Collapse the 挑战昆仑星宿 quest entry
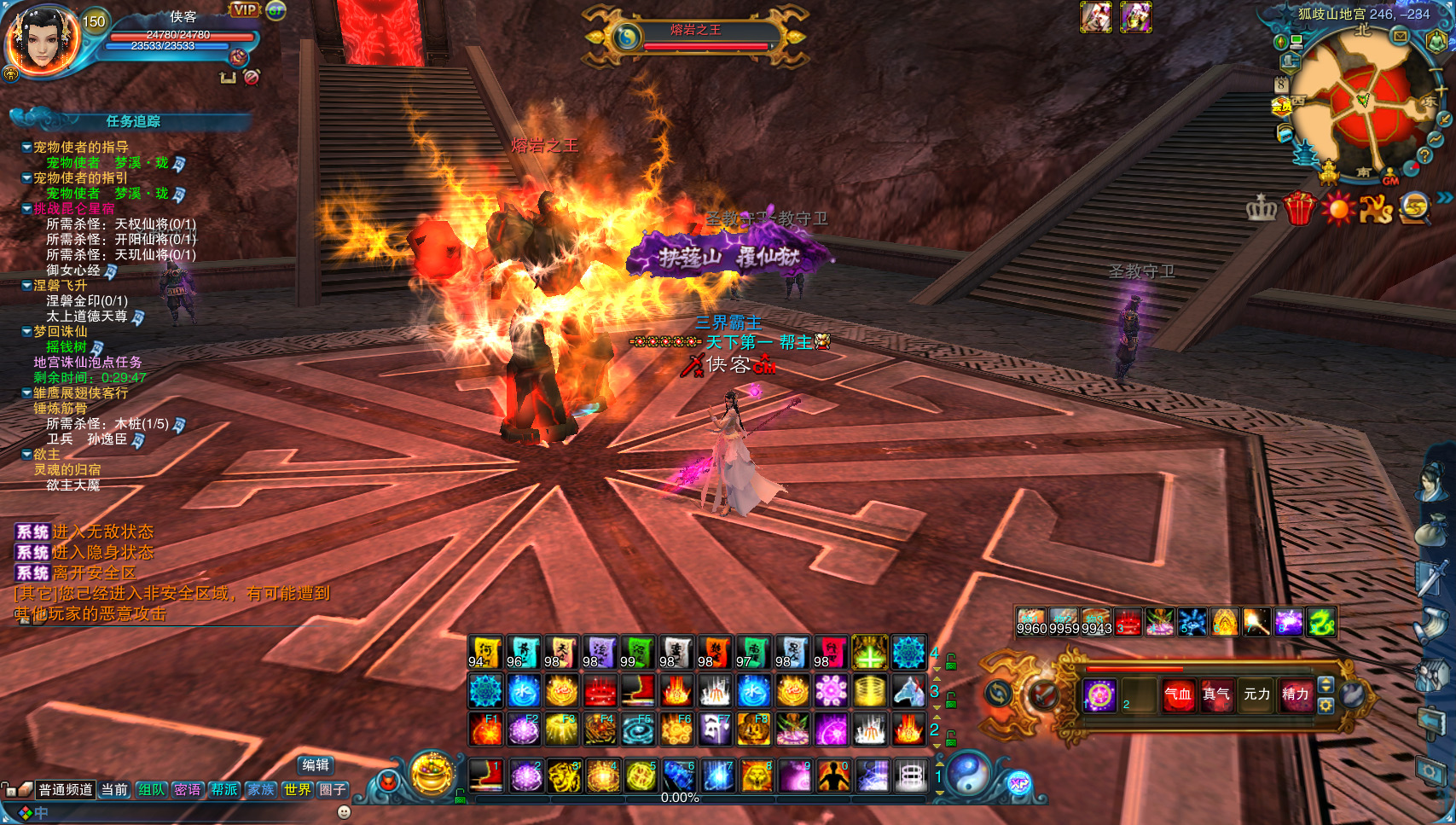Viewport: 1456px width, 825px height. click(x=27, y=208)
